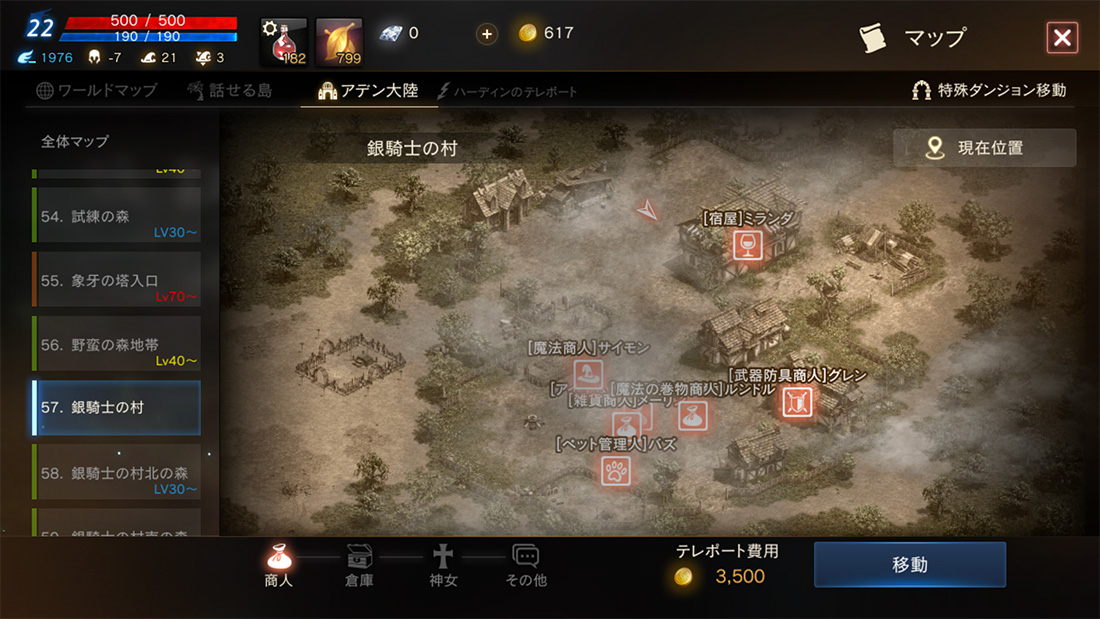Select the アデン大陸 tab
Viewport: 1100px width, 619px height.
tap(368, 91)
